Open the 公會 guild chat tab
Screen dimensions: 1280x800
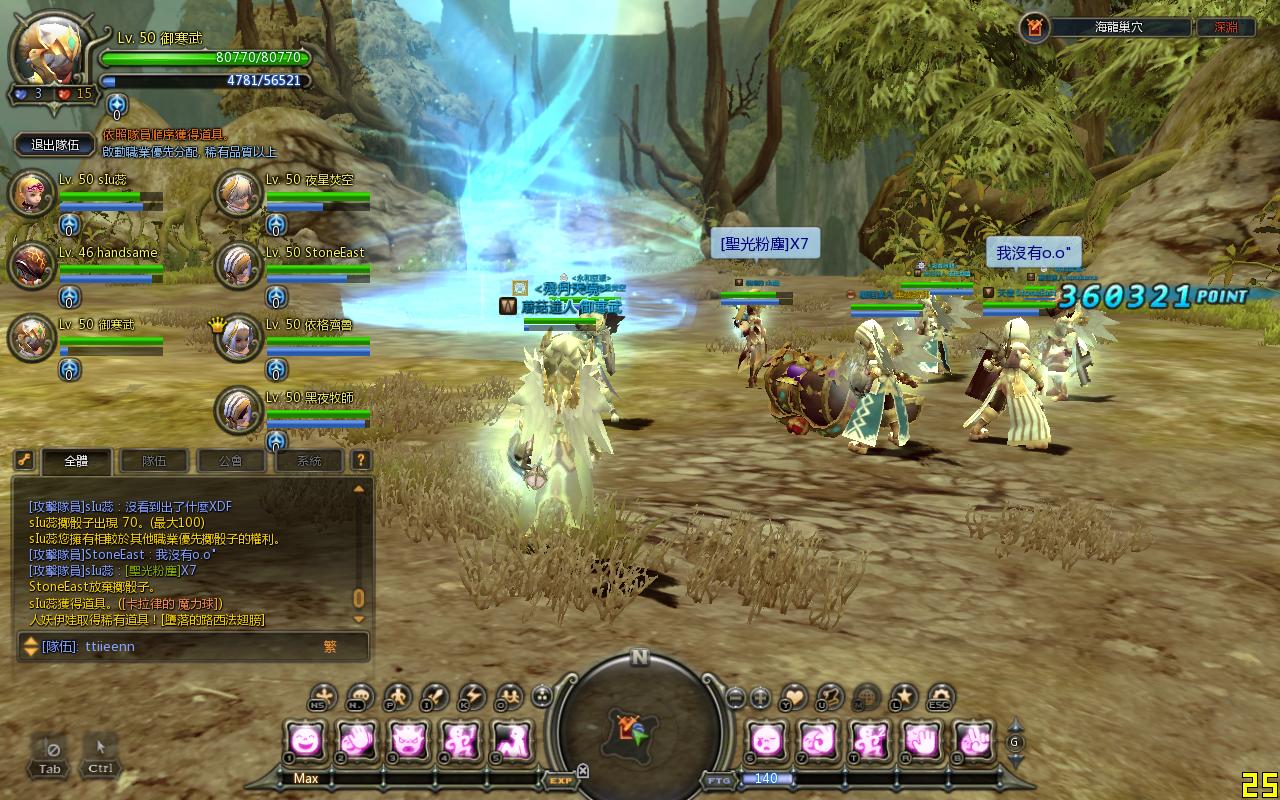[x=230, y=461]
